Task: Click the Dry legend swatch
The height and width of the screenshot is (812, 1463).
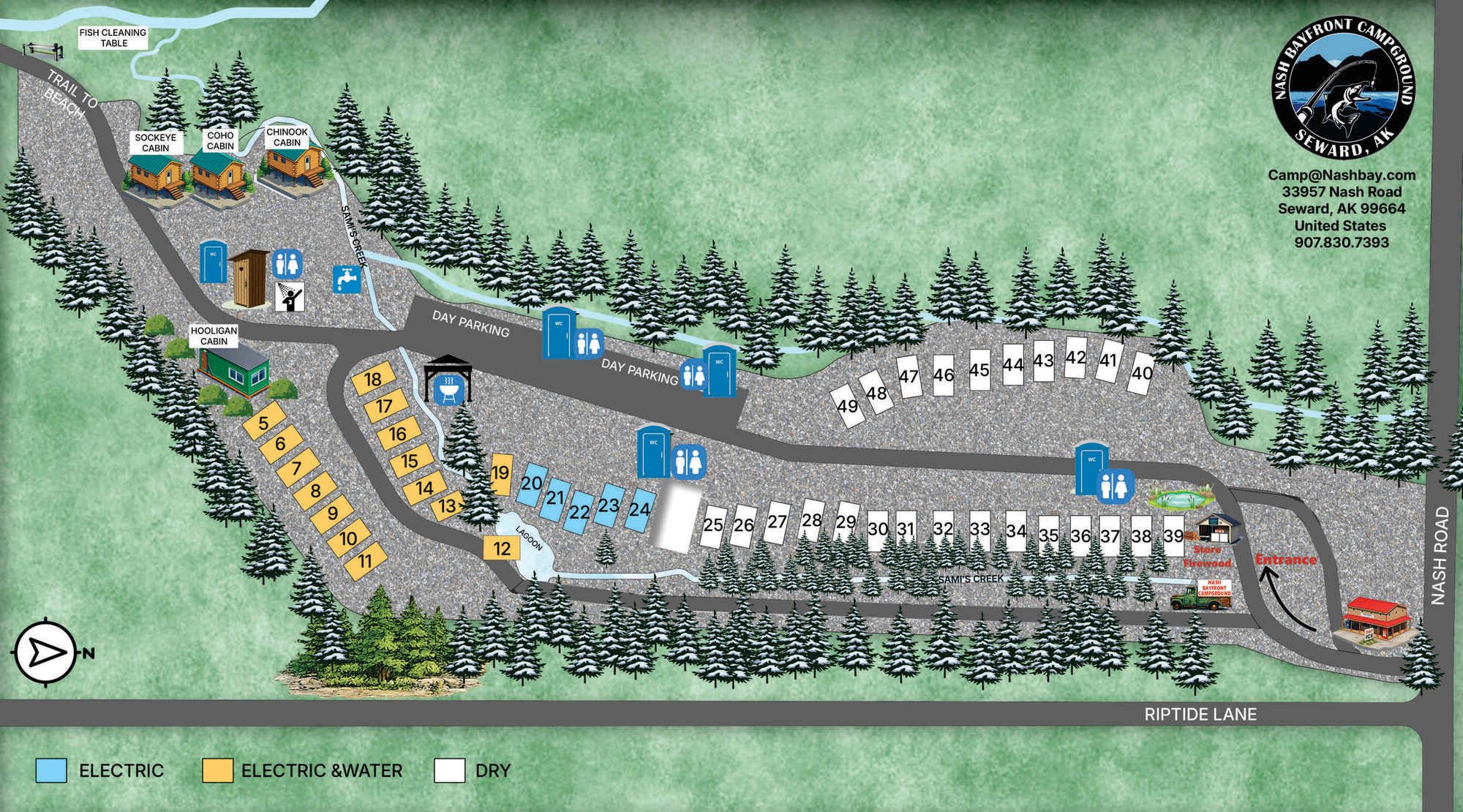Action: (x=449, y=770)
